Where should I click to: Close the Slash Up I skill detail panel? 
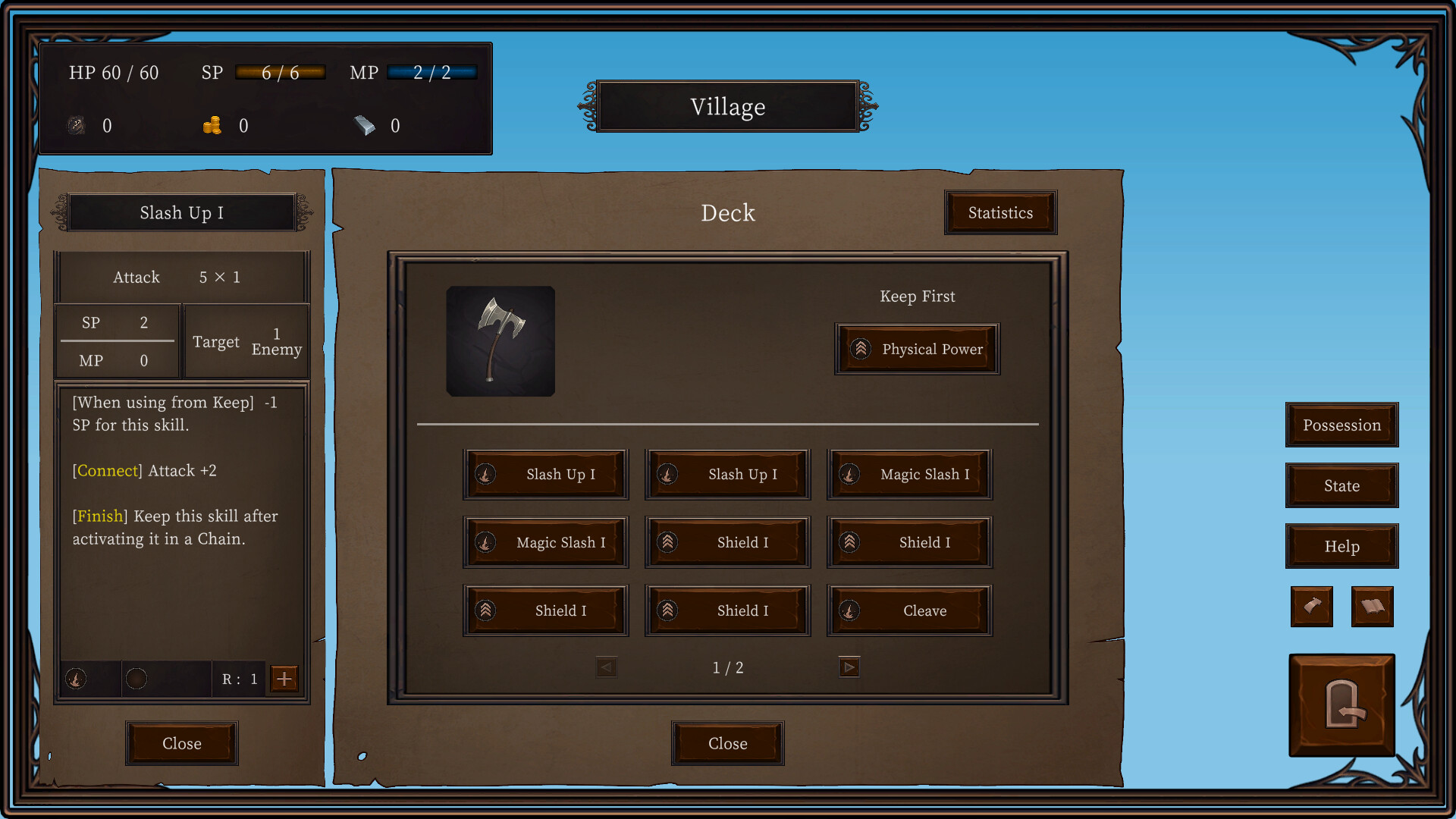pos(182,743)
